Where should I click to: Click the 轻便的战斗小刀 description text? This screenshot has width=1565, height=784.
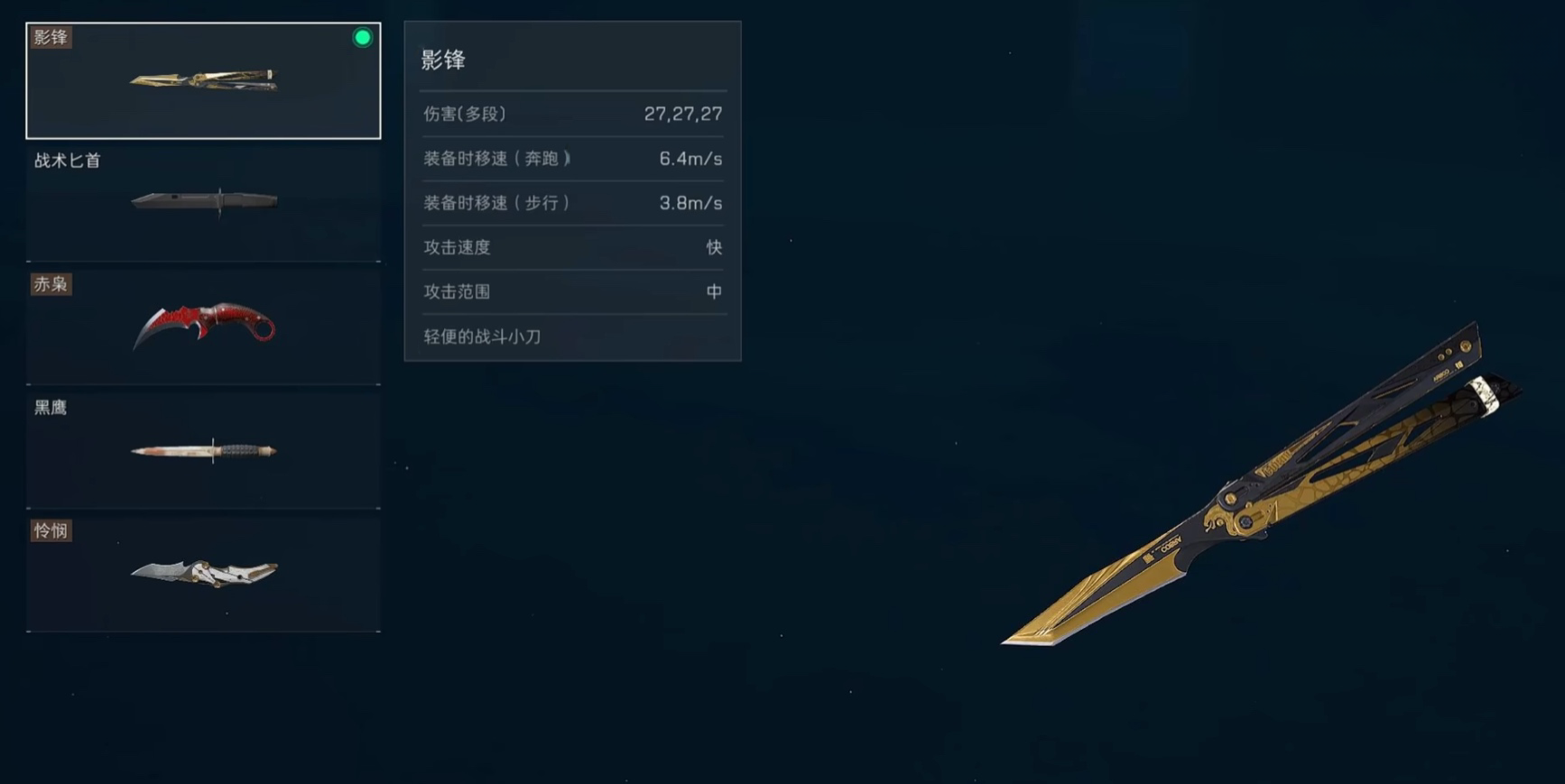tap(481, 337)
